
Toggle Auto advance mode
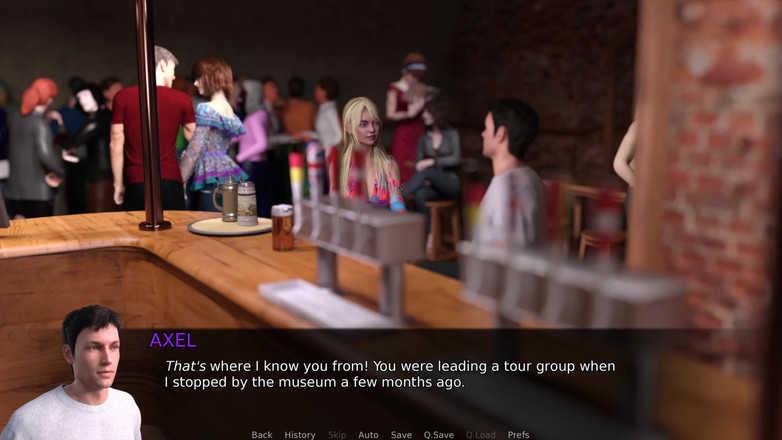(368, 435)
